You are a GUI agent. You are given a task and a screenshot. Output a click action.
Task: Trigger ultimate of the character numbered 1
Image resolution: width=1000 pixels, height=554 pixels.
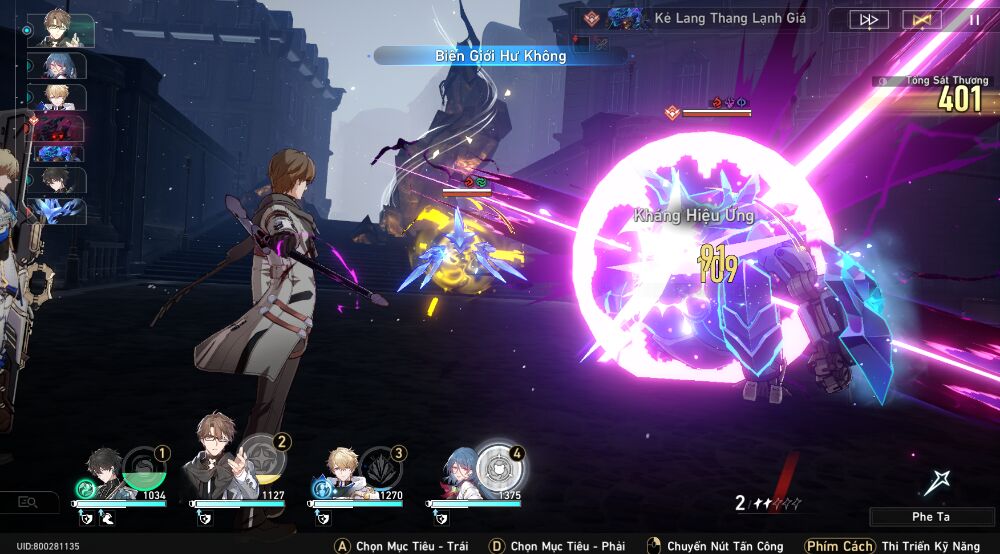[x=143, y=469]
